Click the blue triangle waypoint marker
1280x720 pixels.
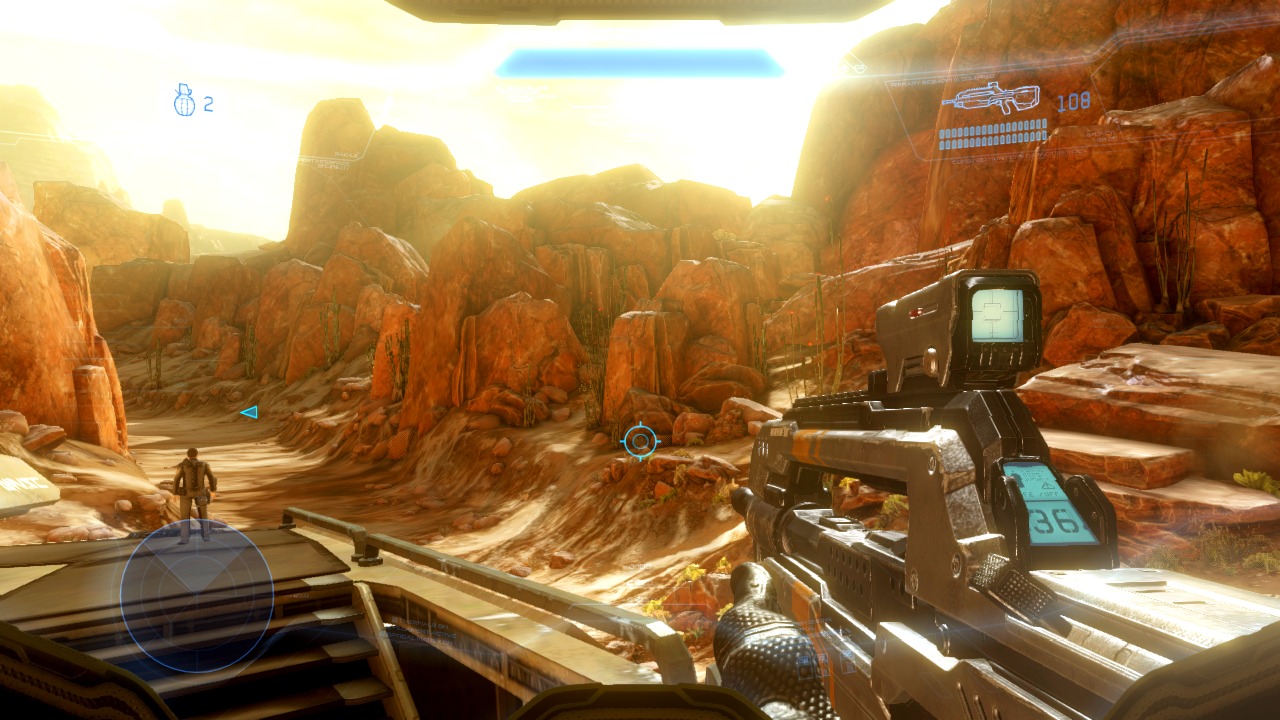[x=249, y=412]
